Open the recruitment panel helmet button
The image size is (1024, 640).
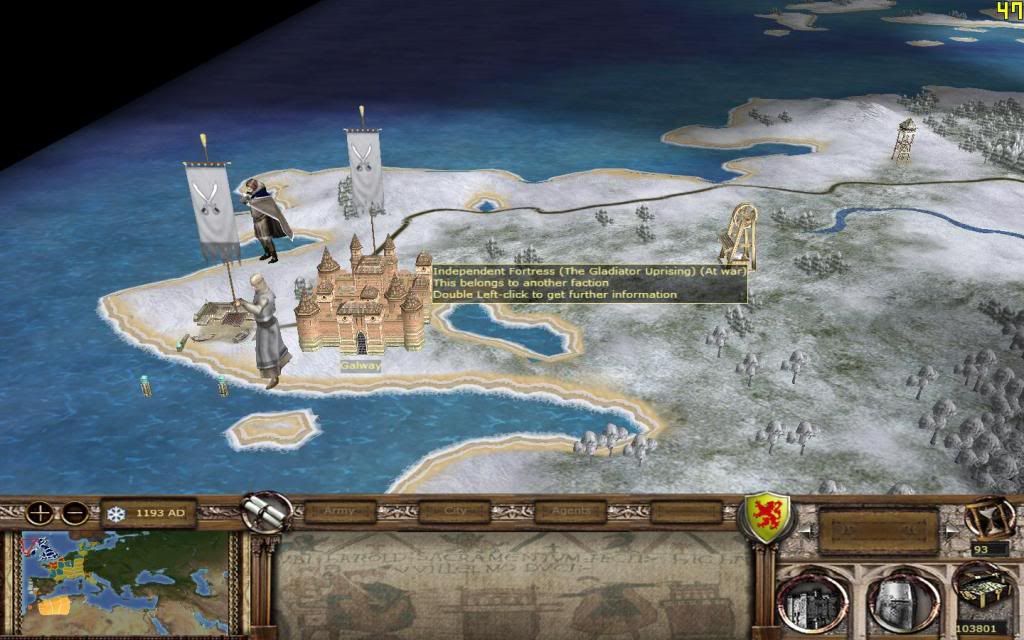[x=895, y=600]
